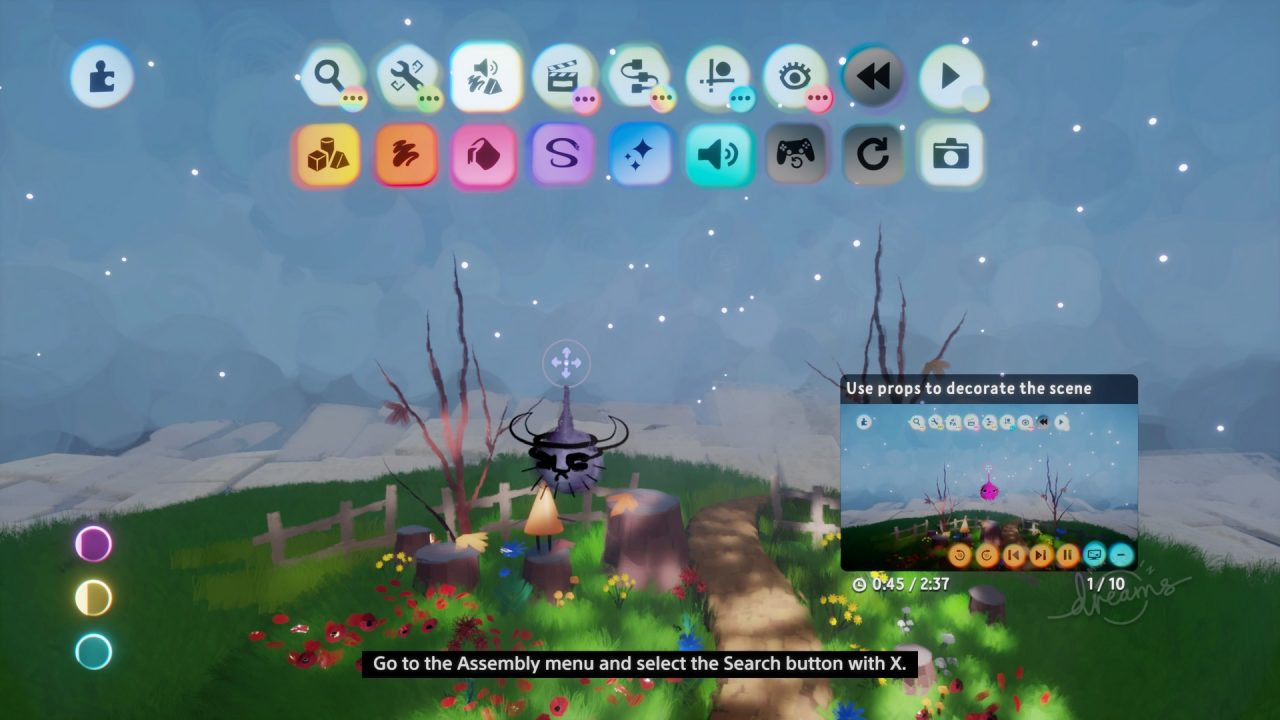This screenshot has height=720, width=1280.
Task: Open the grid and guides menu
Action: [717, 76]
